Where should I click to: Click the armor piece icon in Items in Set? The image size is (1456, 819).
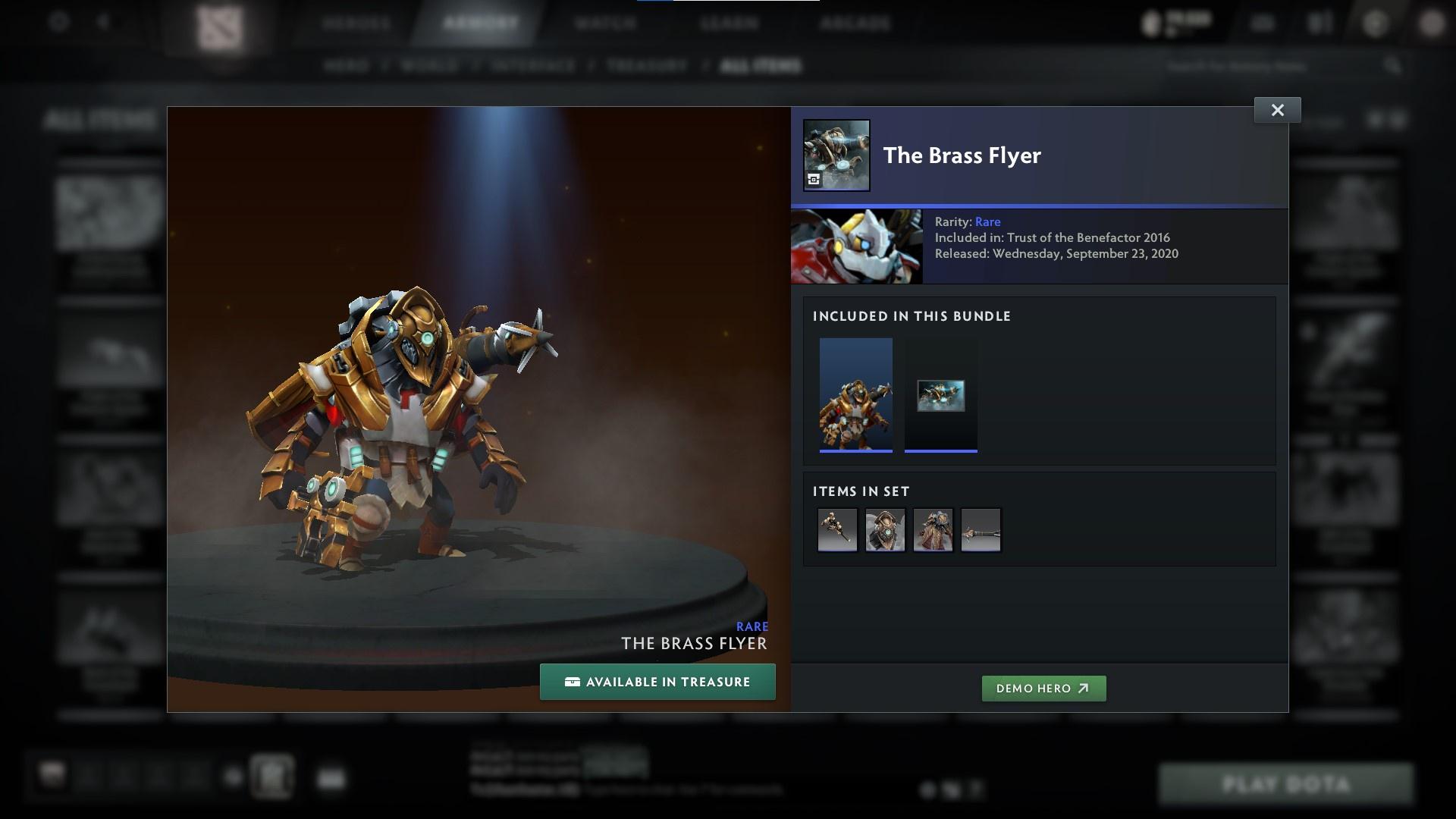933,529
